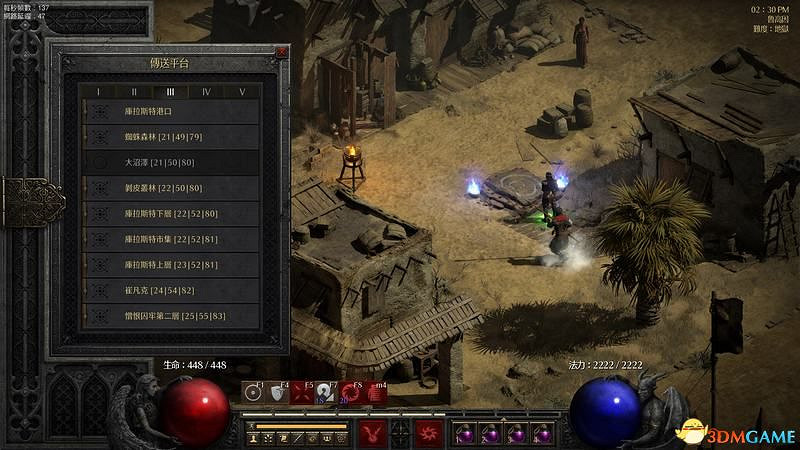Image resolution: width=800 pixels, height=450 pixels.
Task: Show the Act IV waypoint tab
Action: [206, 92]
